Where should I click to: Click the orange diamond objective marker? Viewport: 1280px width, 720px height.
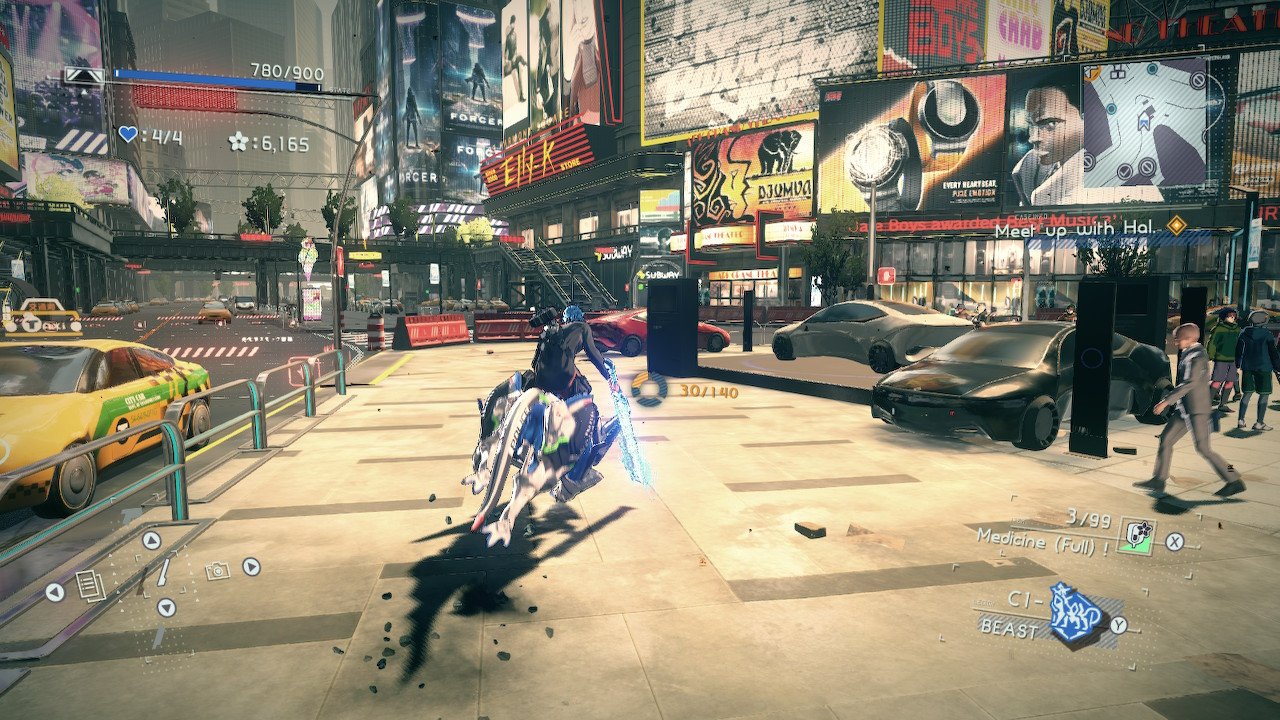(1176, 226)
